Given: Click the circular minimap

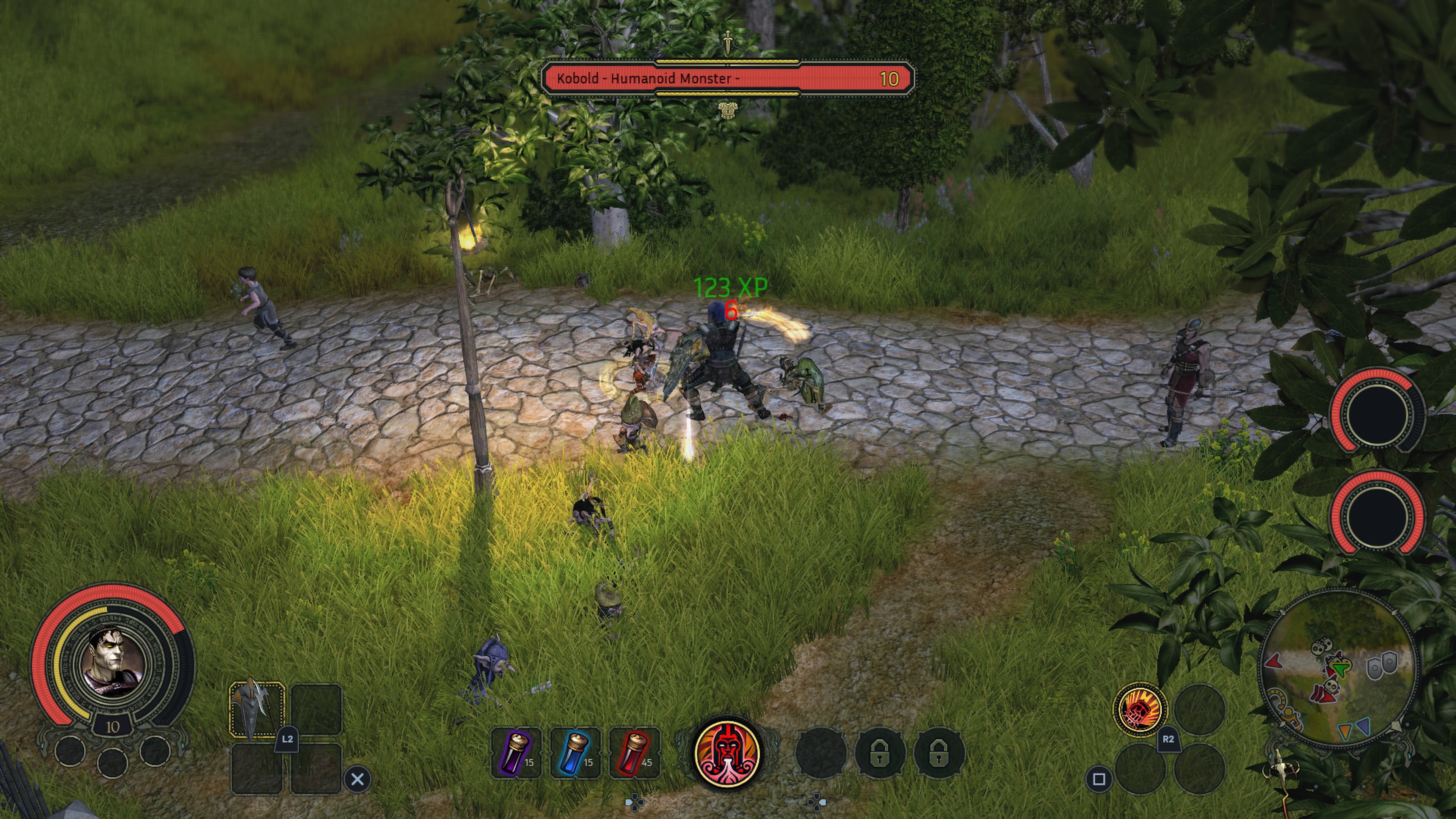Looking at the screenshot, I should 1338,670.
